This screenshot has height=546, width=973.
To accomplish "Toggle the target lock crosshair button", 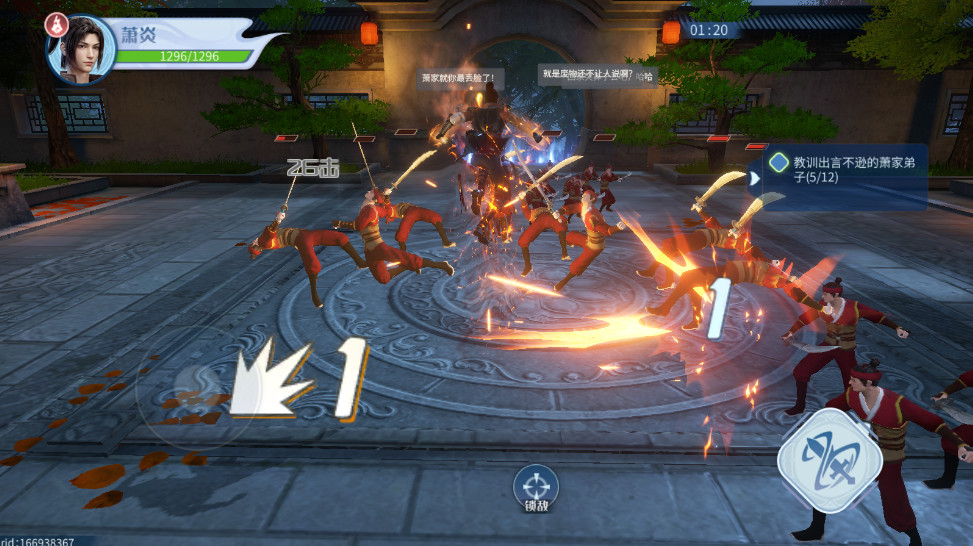I will coord(535,485).
